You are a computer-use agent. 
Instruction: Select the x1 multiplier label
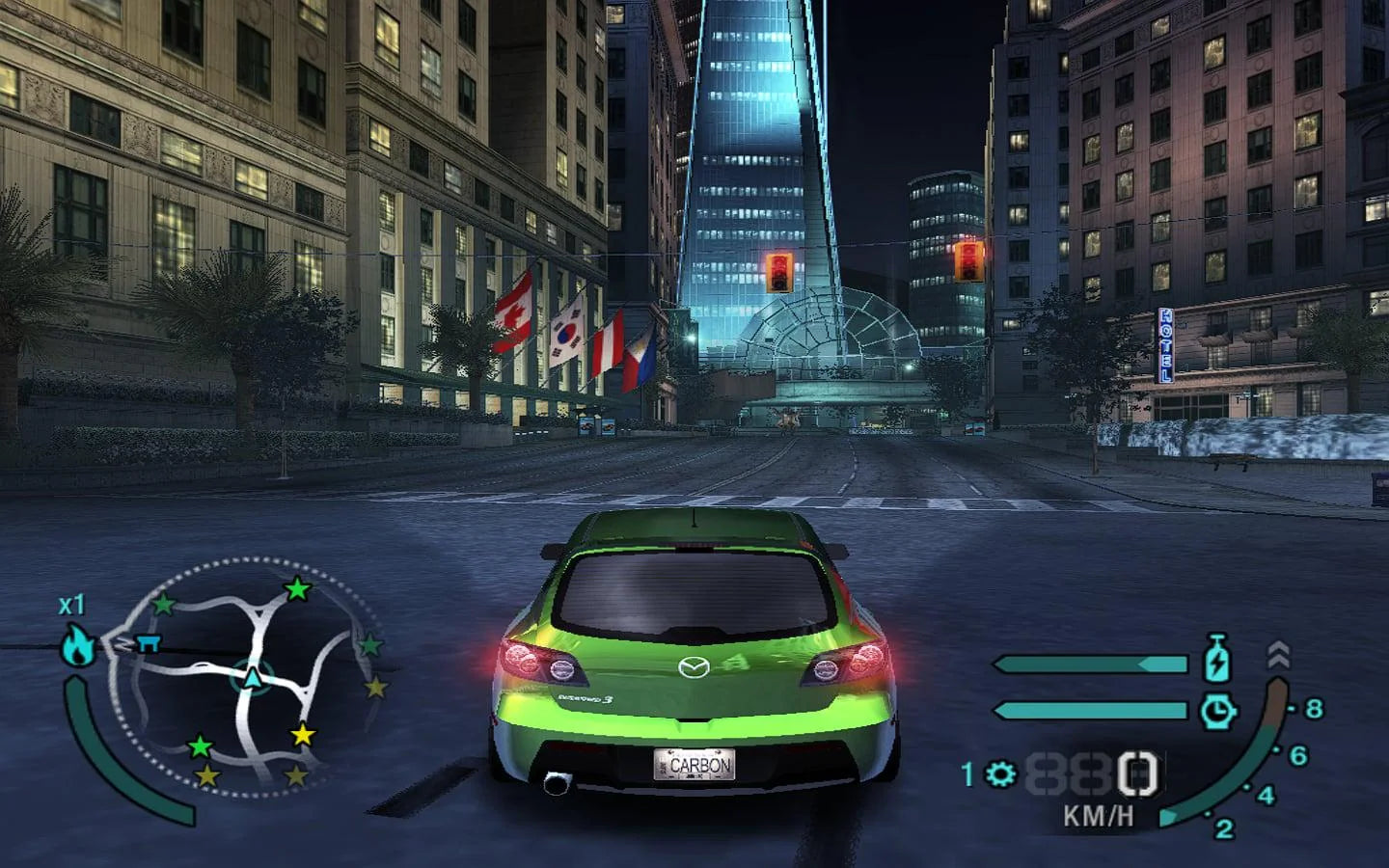(x=72, y=603)
